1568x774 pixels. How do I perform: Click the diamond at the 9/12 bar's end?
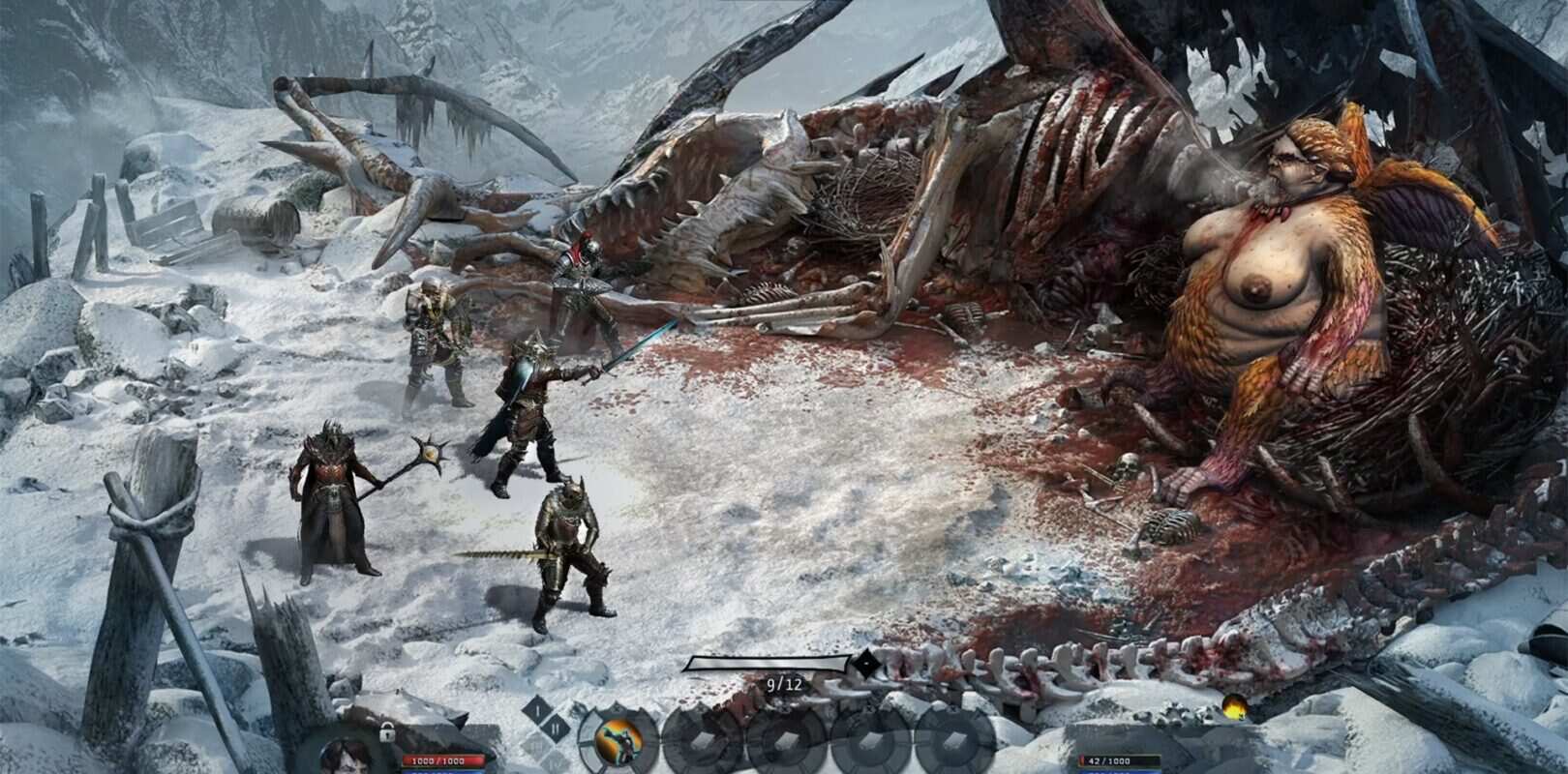(864, 664)
